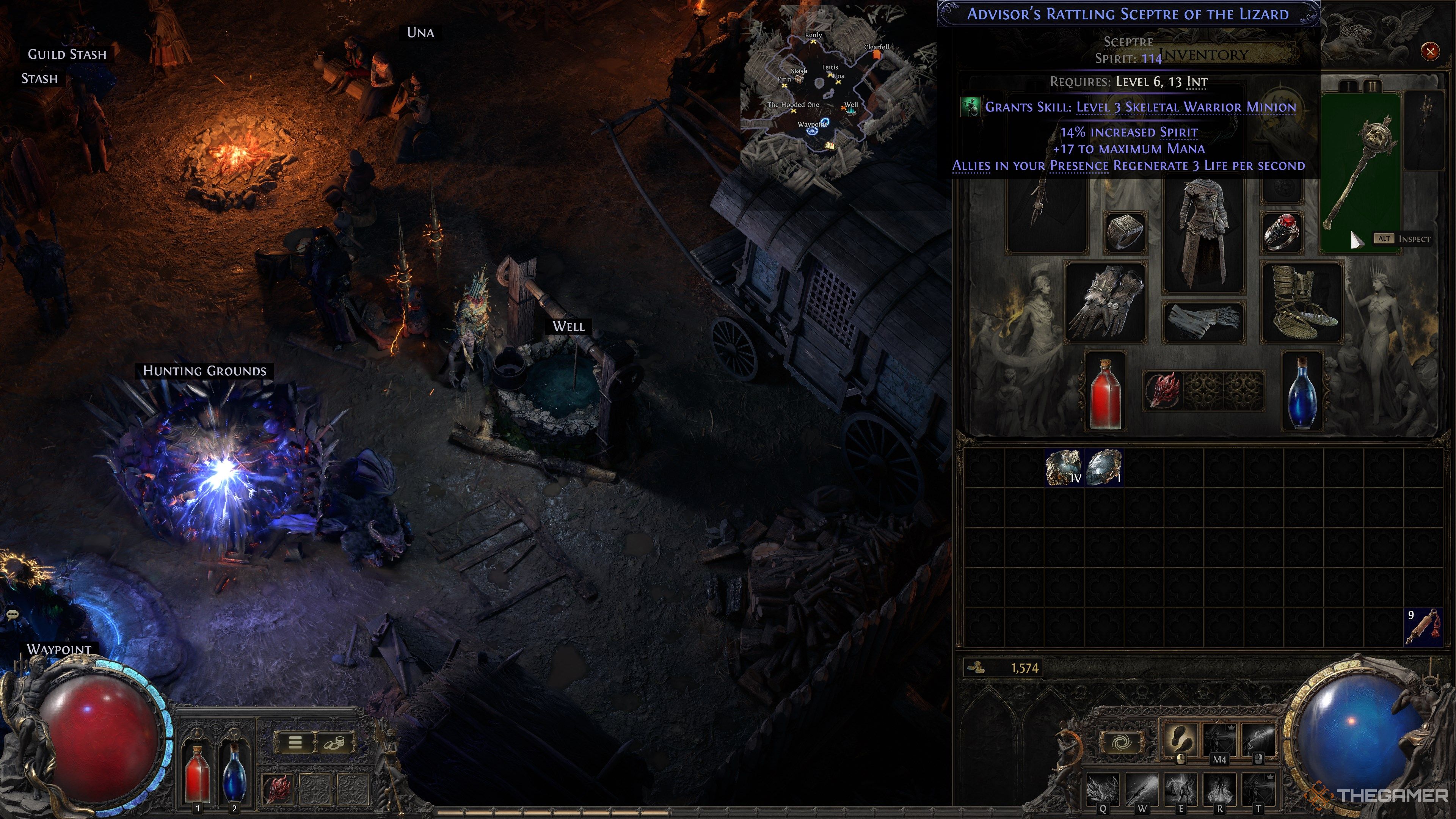The height and width of the screenshot is (819, 1456).
Task: Select the equipped fur gloves slot
Action: (x=1105, y=303)
